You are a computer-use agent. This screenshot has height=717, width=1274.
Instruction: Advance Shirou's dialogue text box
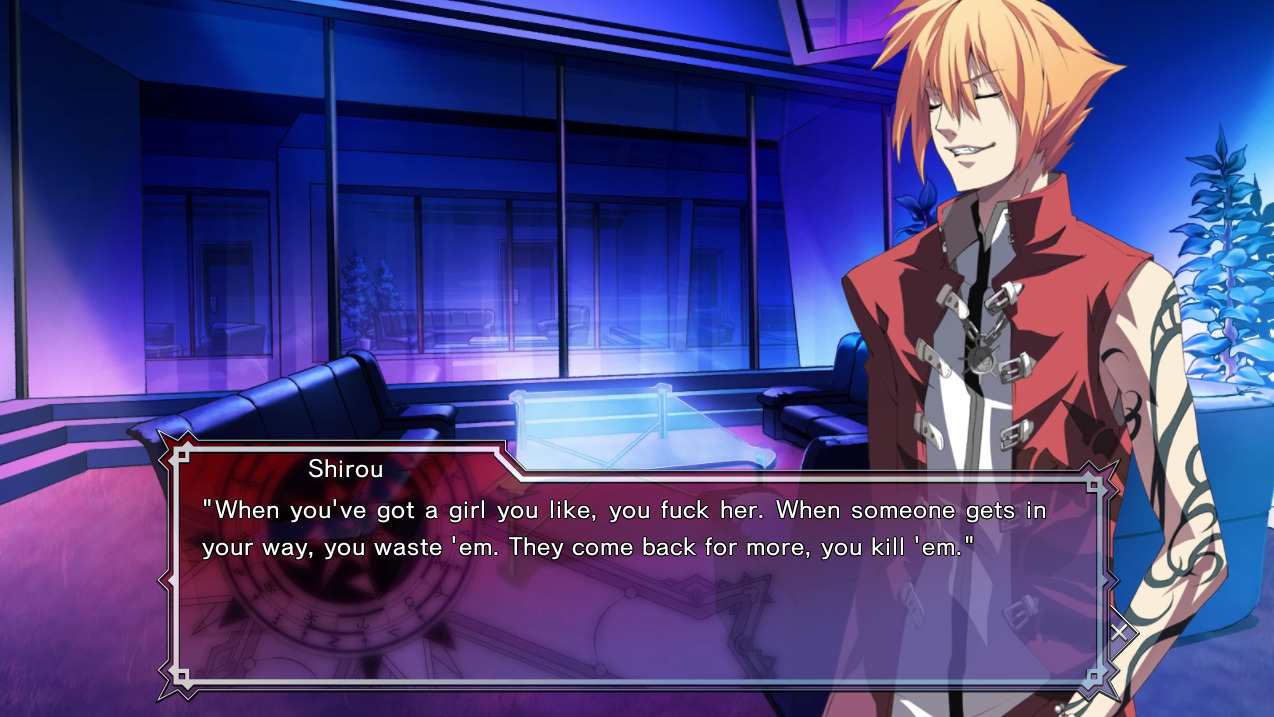point(640,580)
